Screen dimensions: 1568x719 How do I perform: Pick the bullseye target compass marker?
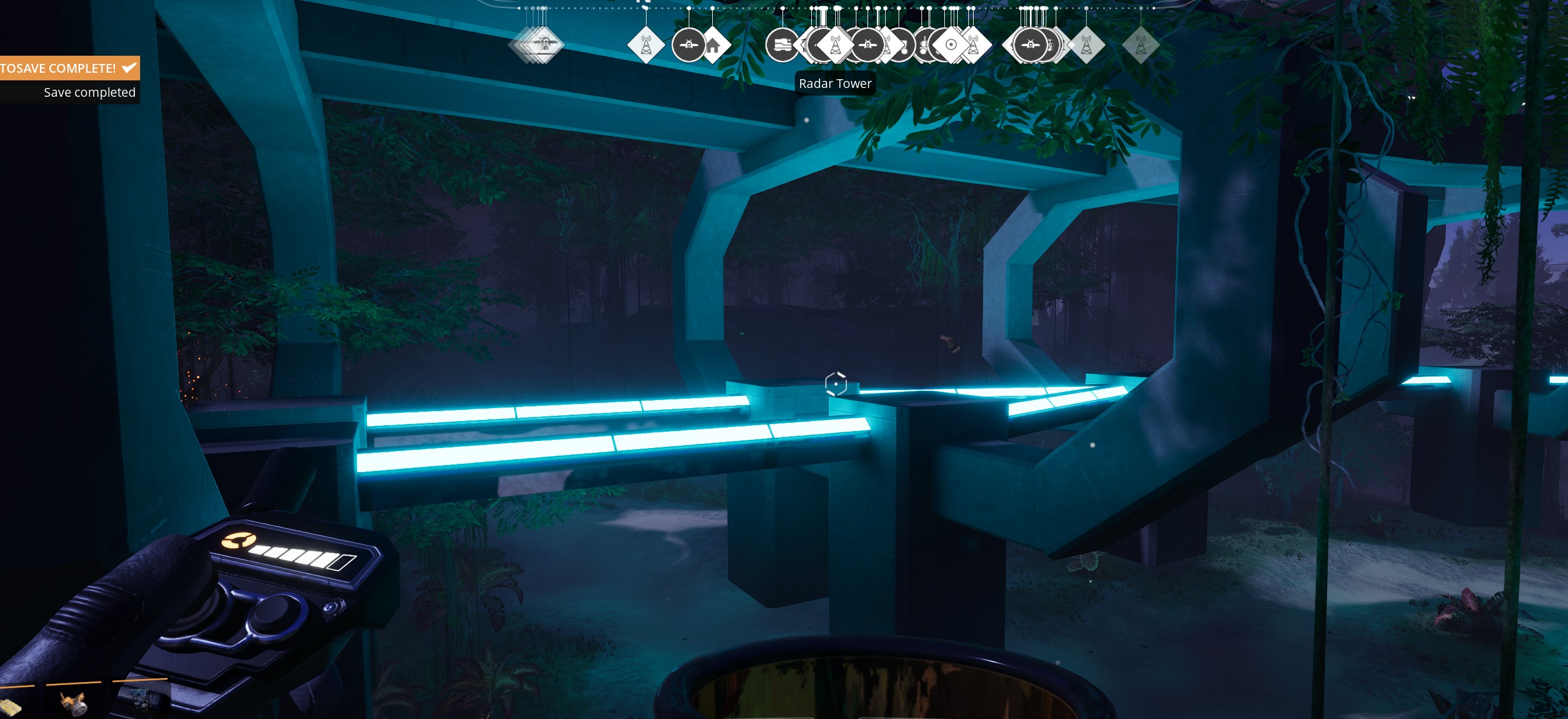951,45
